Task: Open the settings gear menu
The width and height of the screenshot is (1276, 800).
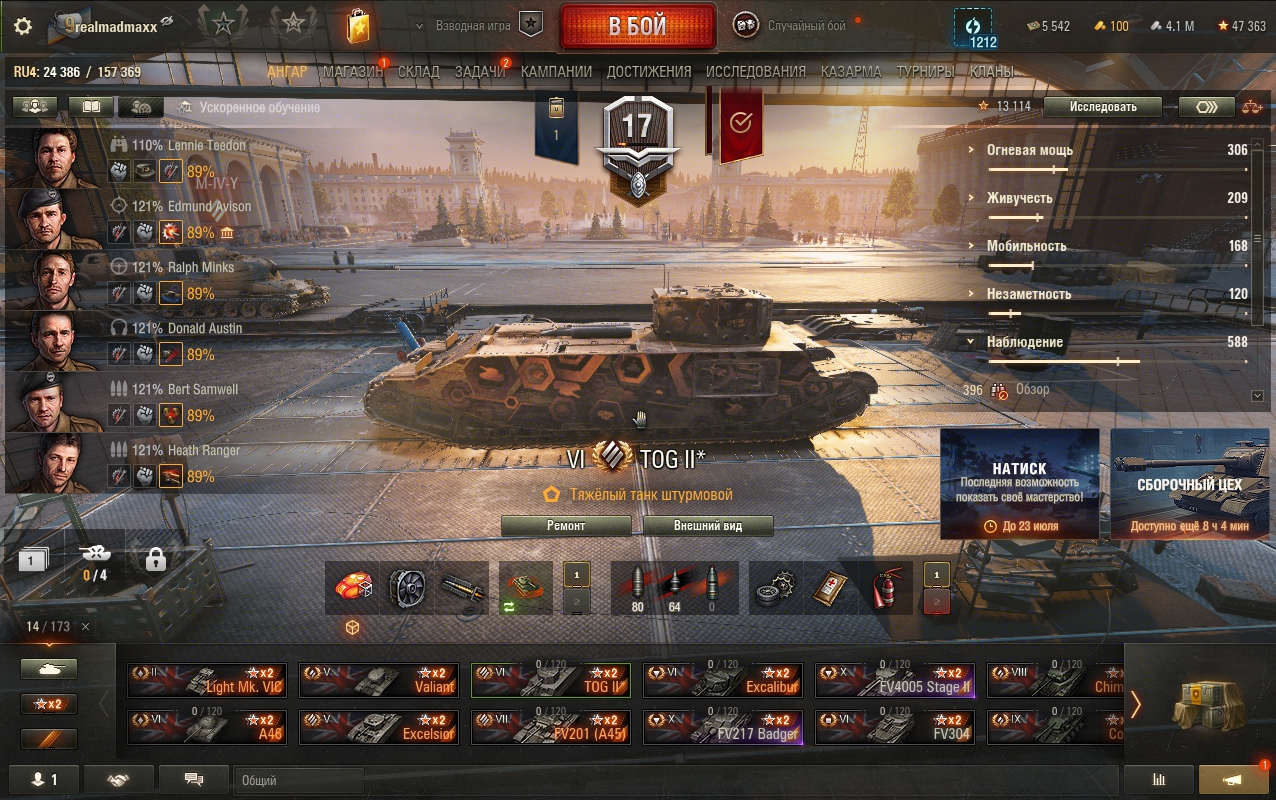Action: 22,26
